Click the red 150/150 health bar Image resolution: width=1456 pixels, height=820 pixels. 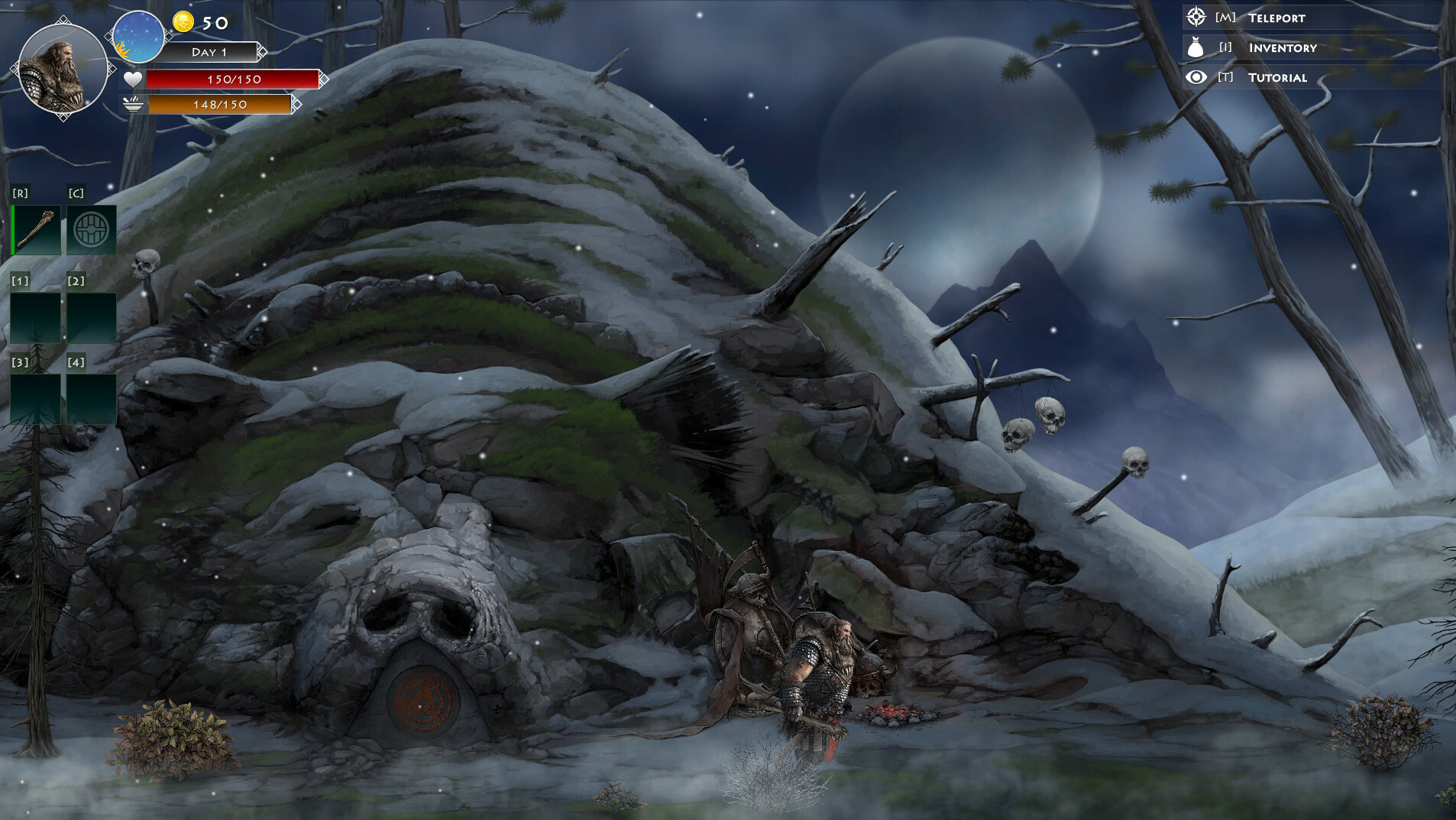tap(232, 79)
